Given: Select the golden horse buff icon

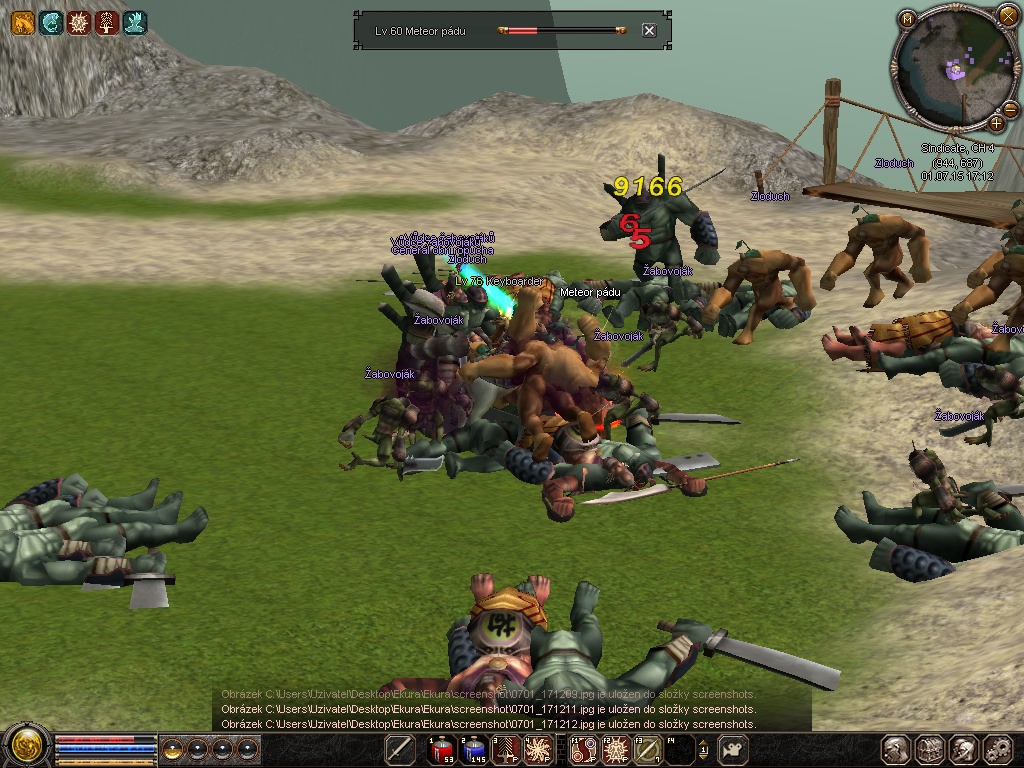Looking at the screenshot, I should click(22, 22).
